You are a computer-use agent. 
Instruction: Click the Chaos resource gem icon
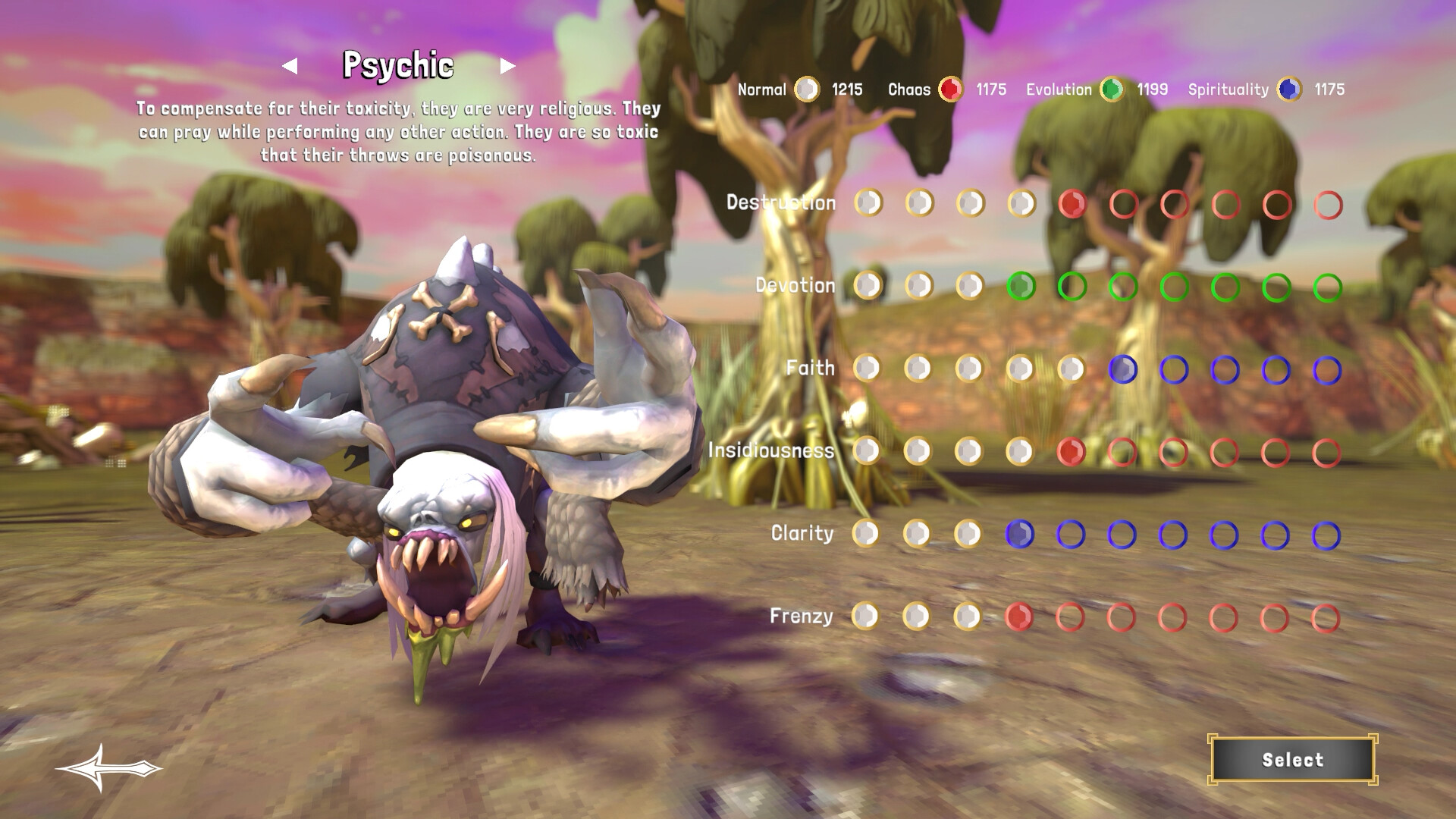coord(950,89)
